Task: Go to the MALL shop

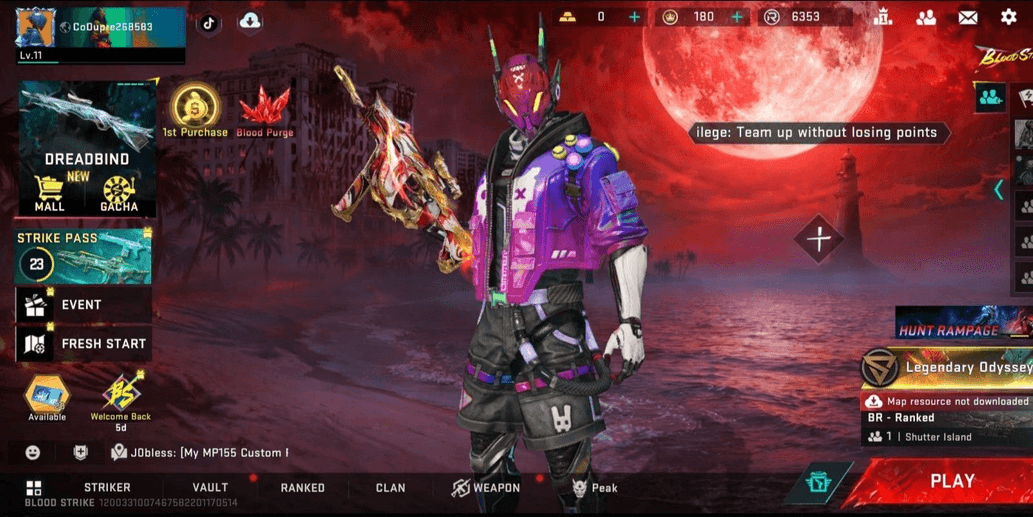Action: pyautogui.click(x=49, y=193)
